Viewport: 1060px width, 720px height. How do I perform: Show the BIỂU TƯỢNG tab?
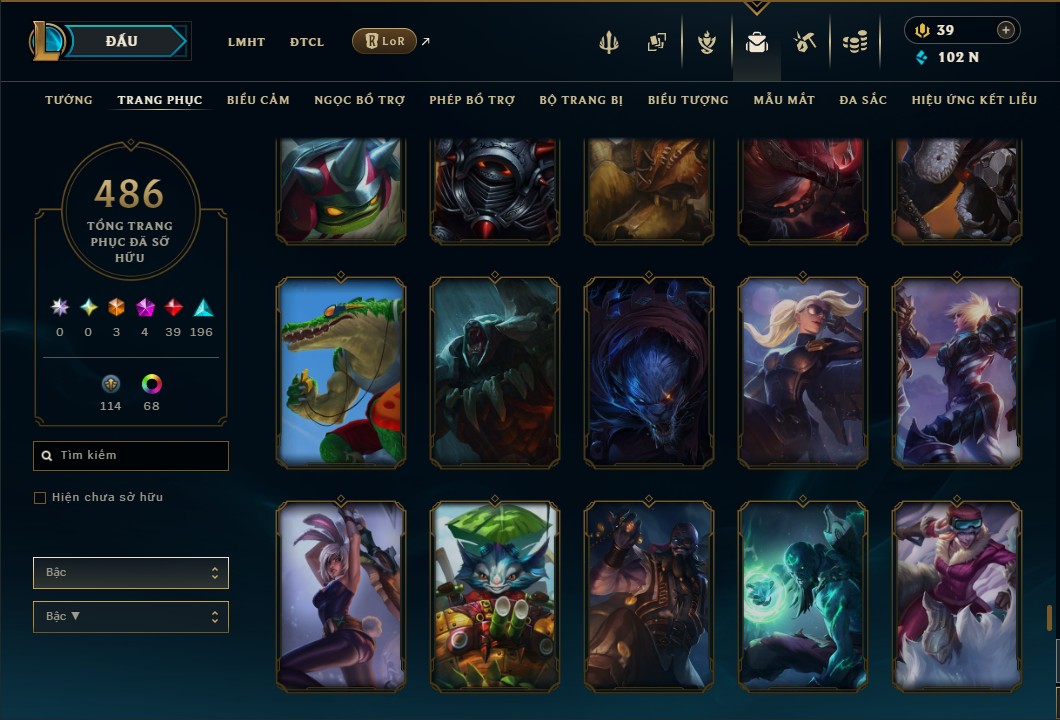[688, 100]
